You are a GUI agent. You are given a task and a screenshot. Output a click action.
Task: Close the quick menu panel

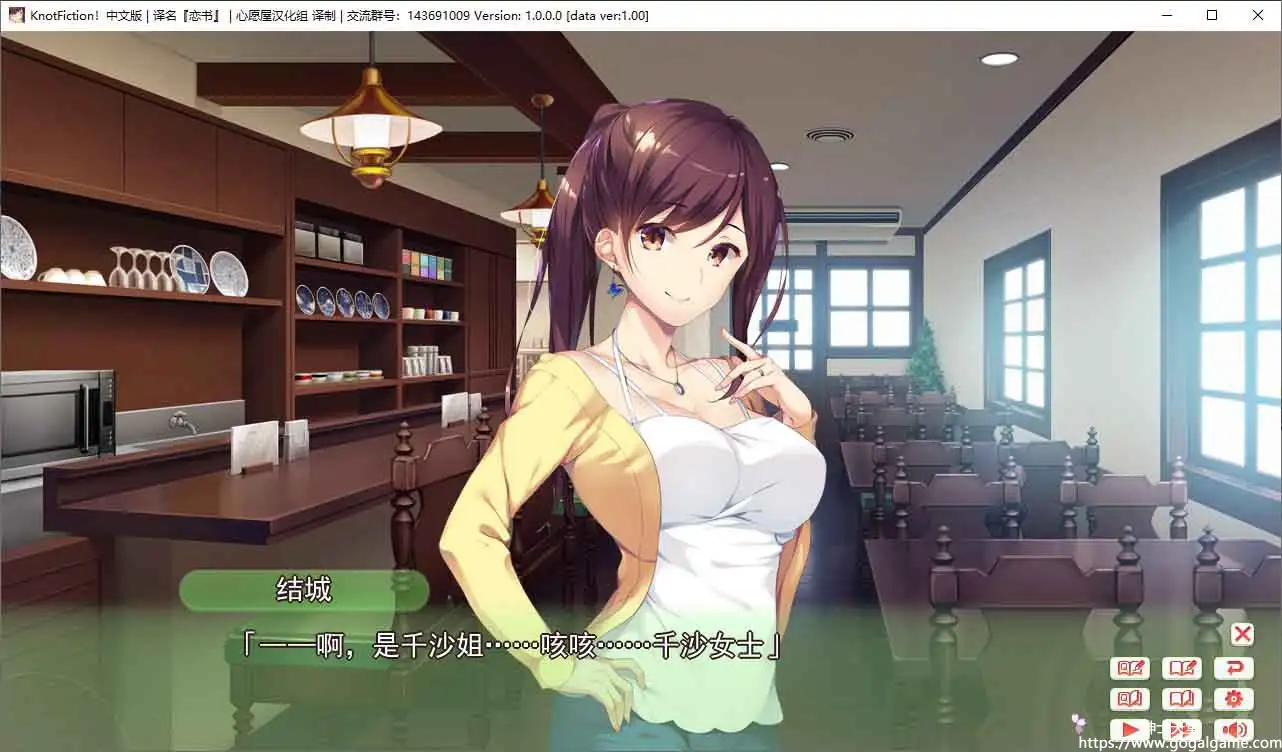point(1242,634)
